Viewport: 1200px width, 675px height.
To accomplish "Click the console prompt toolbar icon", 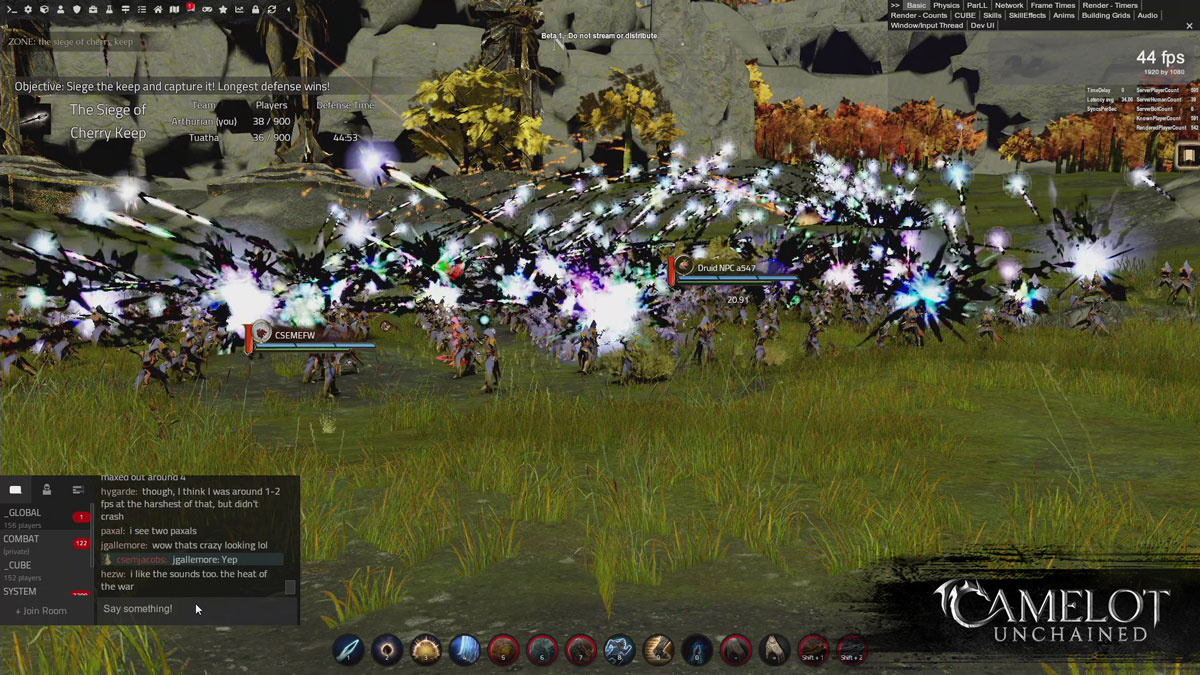I will click(11, 10).
